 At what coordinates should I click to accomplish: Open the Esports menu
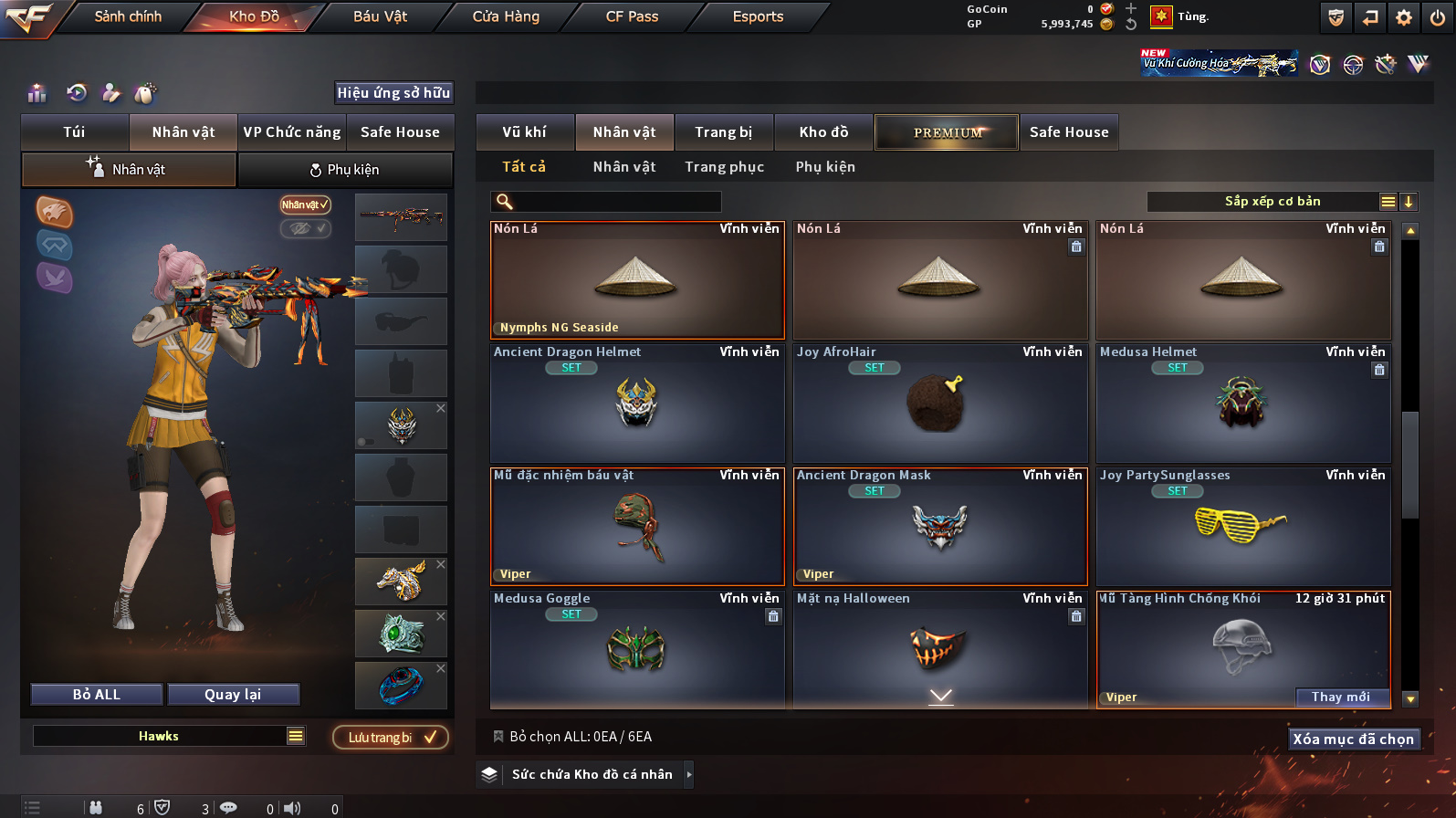tap(758, 16)
